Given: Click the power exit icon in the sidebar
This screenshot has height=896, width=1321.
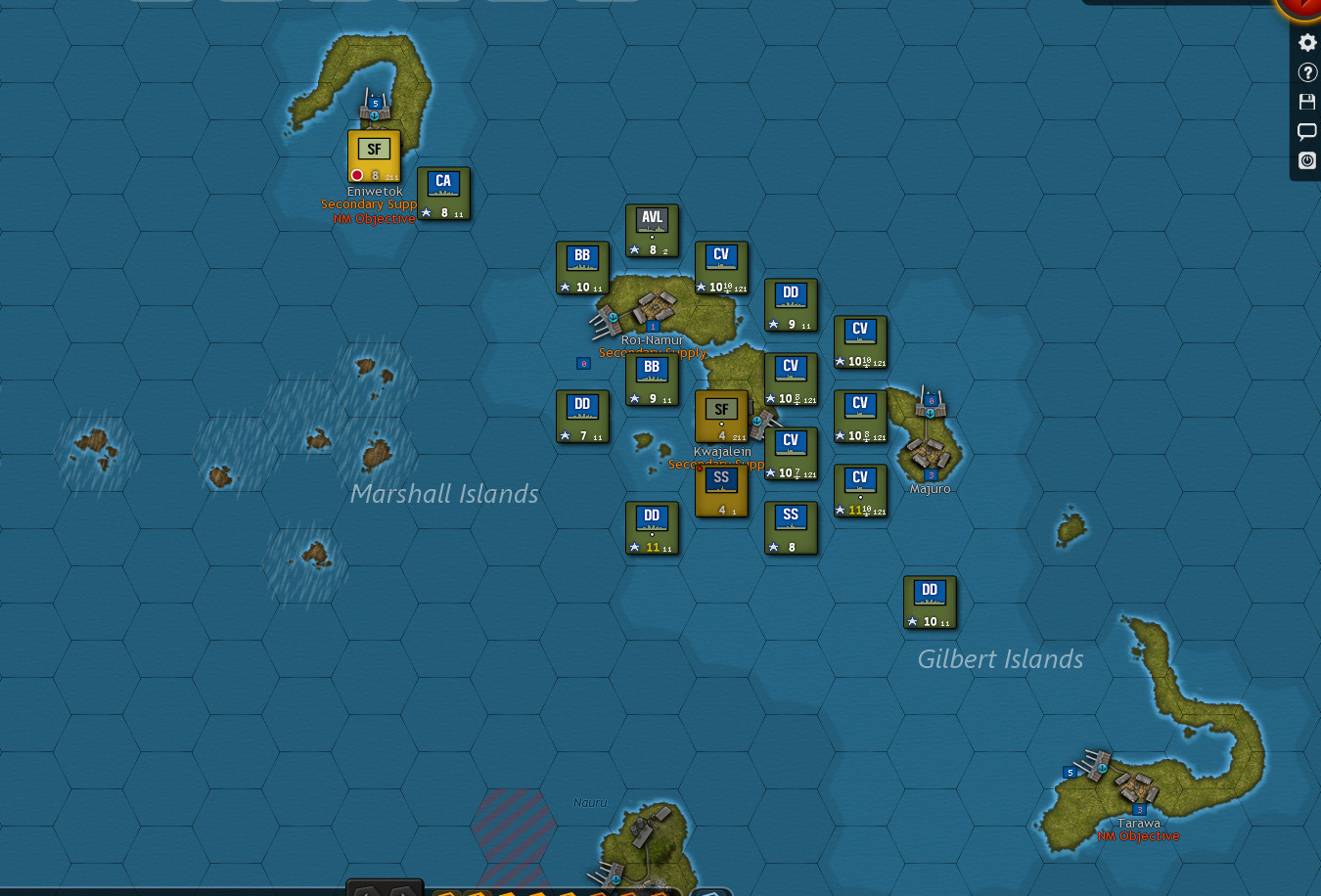Looking at the screenshot, I should click(x=1306, y=160).
